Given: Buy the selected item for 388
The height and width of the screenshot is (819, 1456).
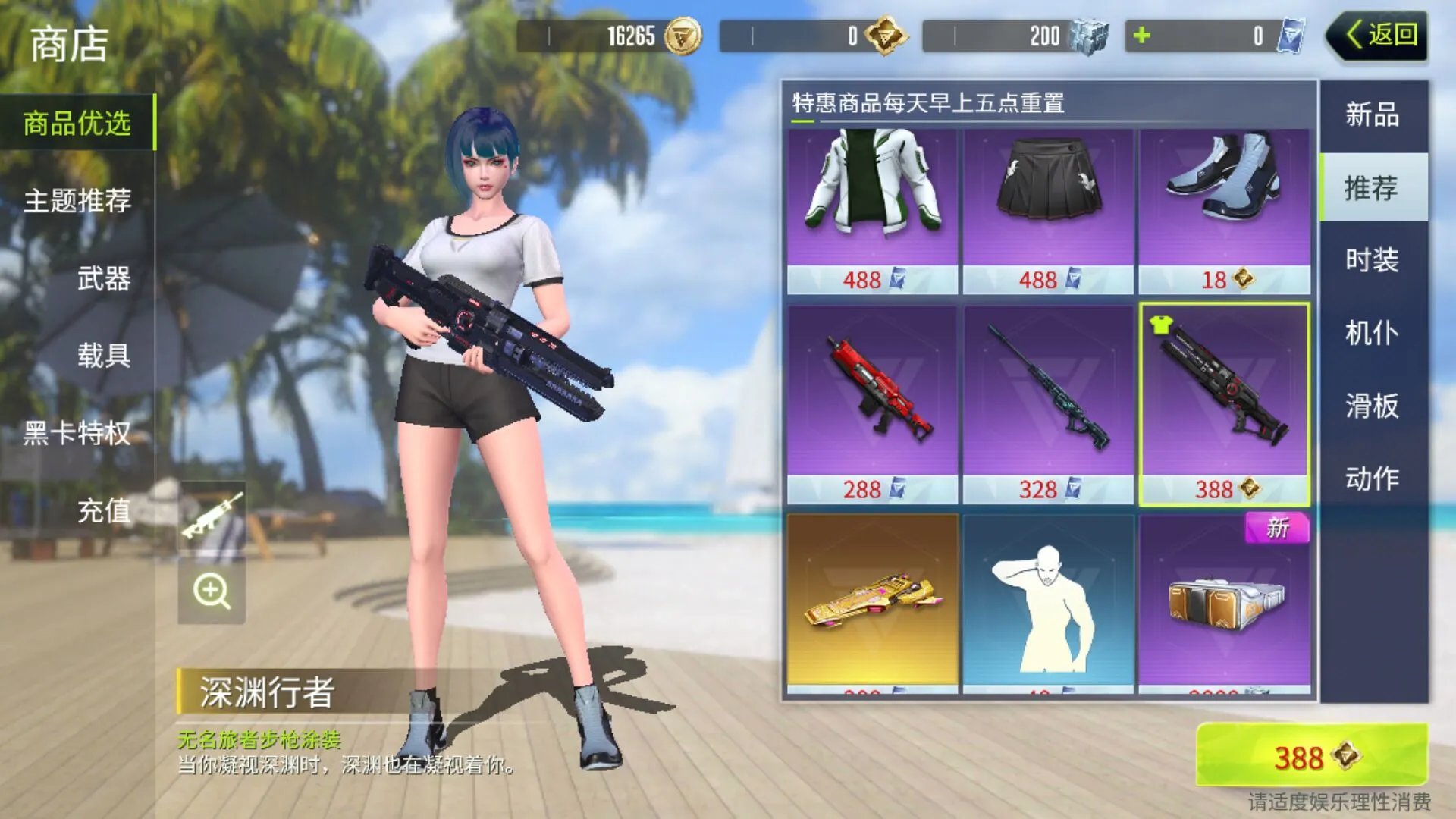Looking at the screenshot, I should coord(1312,756).
